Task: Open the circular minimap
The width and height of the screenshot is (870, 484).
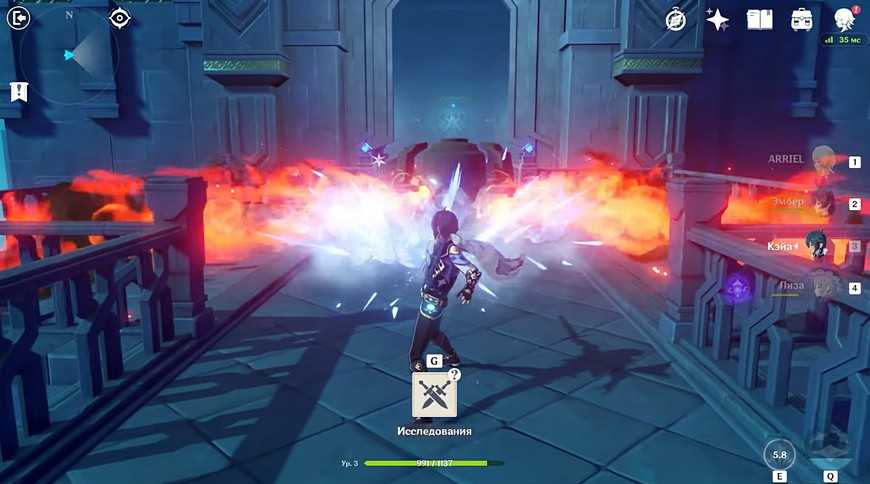Action: (x=72, y=55)
